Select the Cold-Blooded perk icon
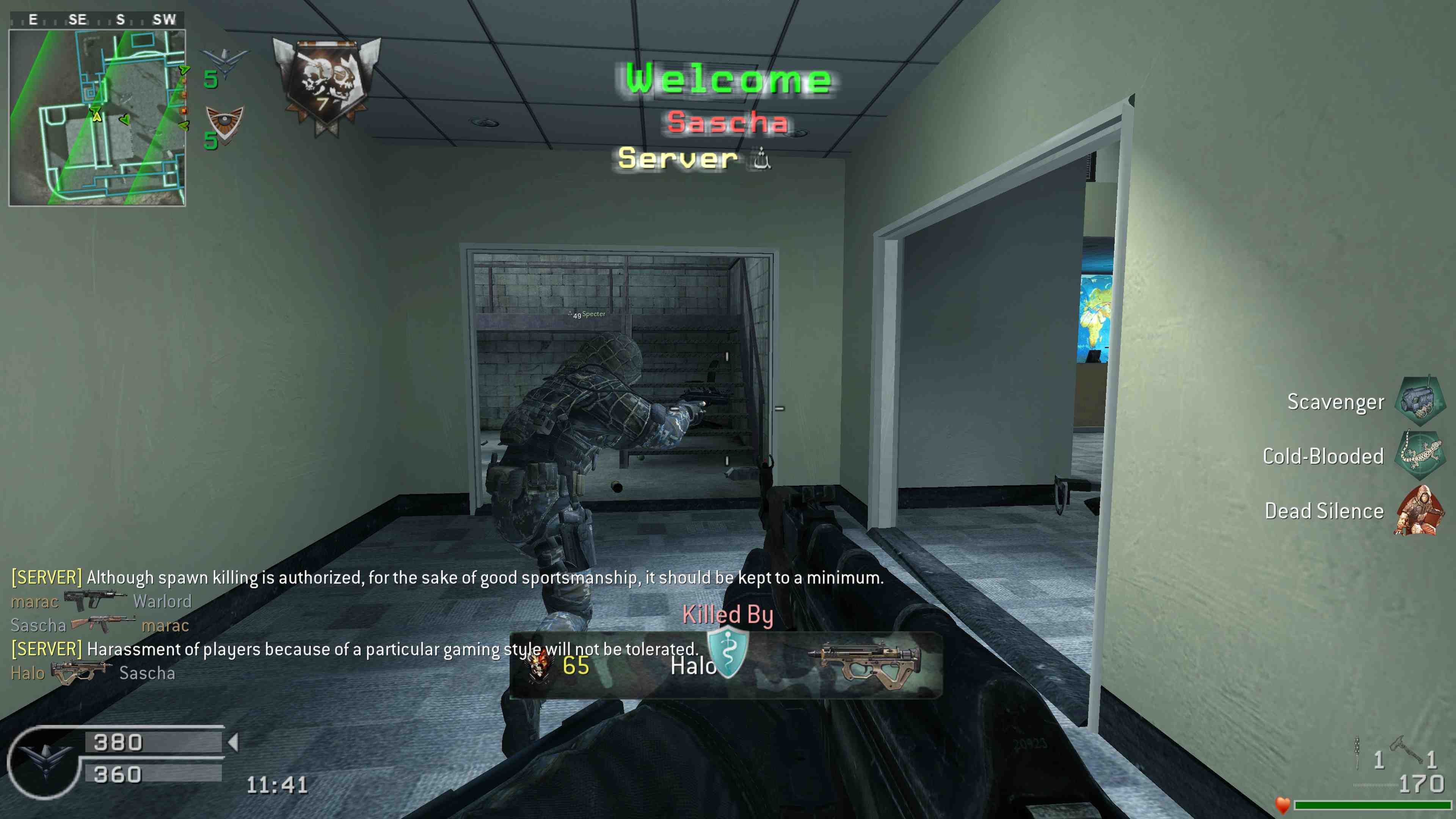 pos(1420,455)
